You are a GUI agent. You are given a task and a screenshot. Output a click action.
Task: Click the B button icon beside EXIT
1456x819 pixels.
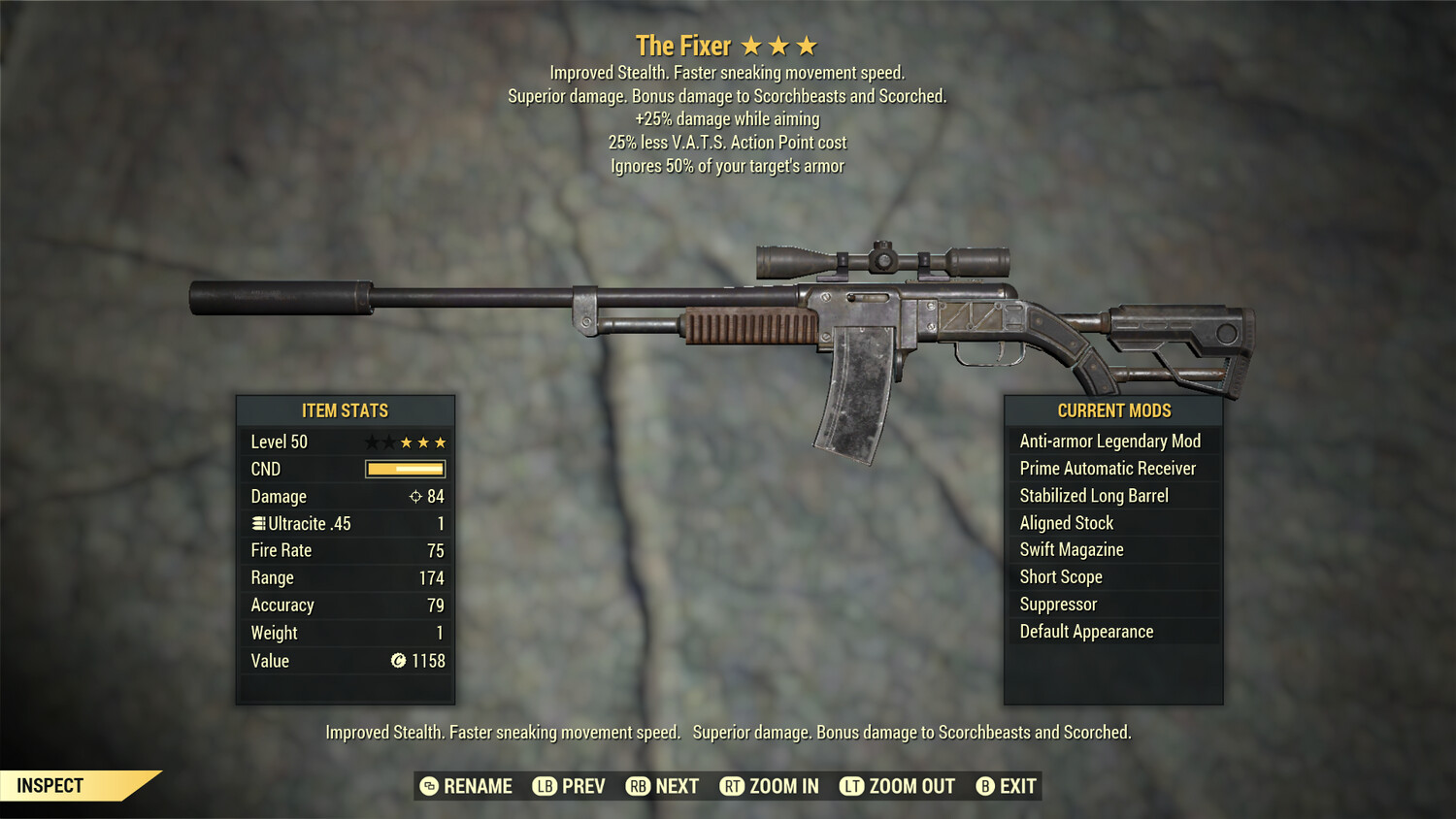[986, 786]
